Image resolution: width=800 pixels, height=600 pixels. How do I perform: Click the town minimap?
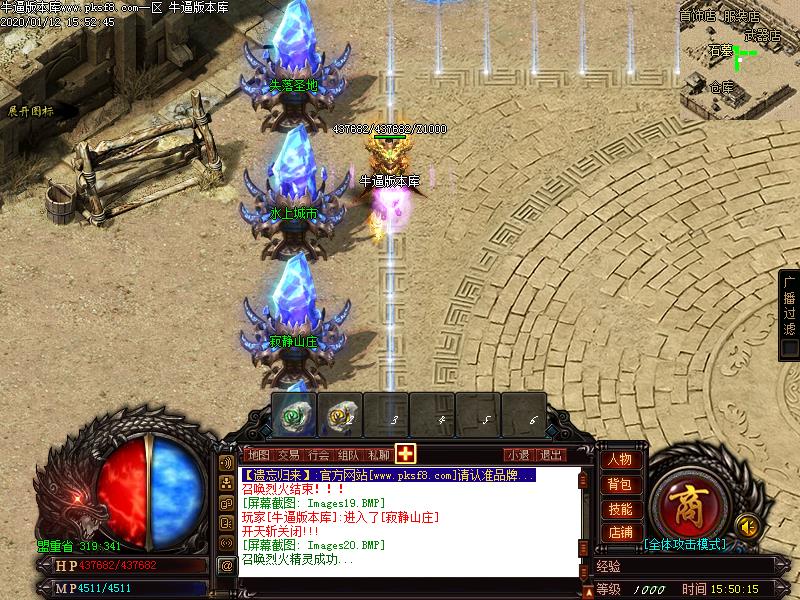(739, 58)
